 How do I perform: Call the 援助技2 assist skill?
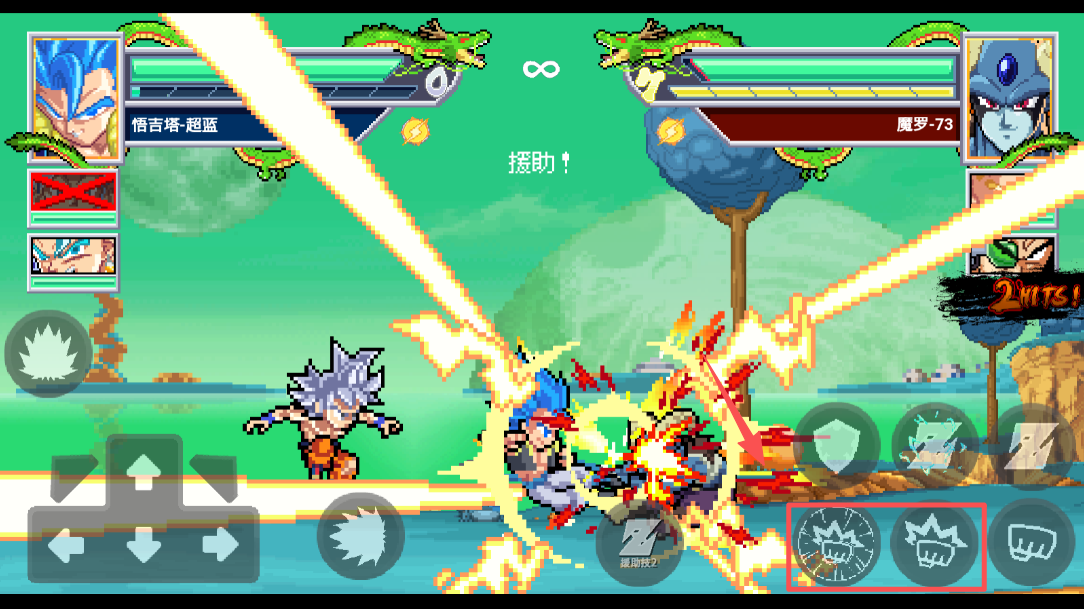tap(638, 544)
